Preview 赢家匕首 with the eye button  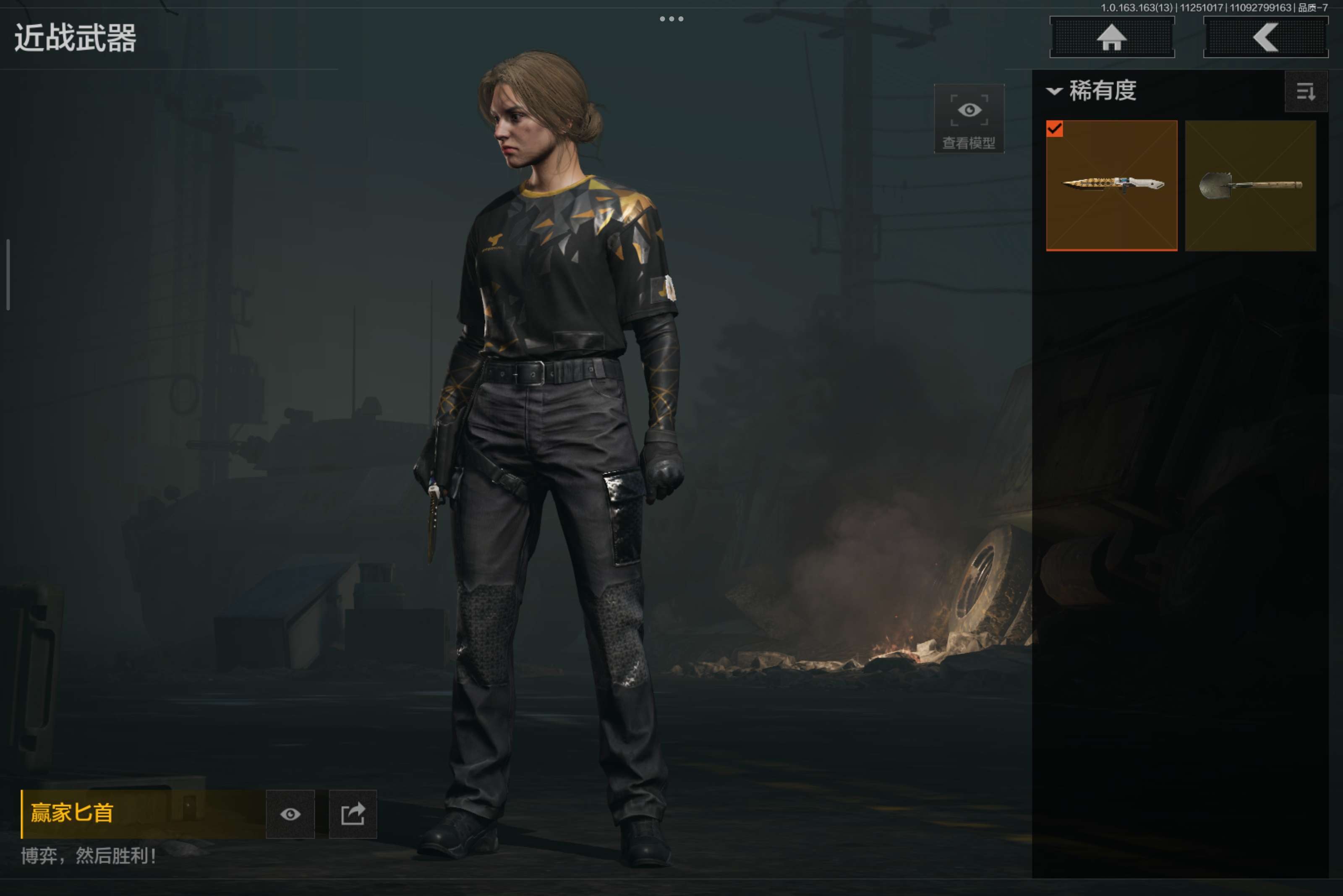point(290,814)
